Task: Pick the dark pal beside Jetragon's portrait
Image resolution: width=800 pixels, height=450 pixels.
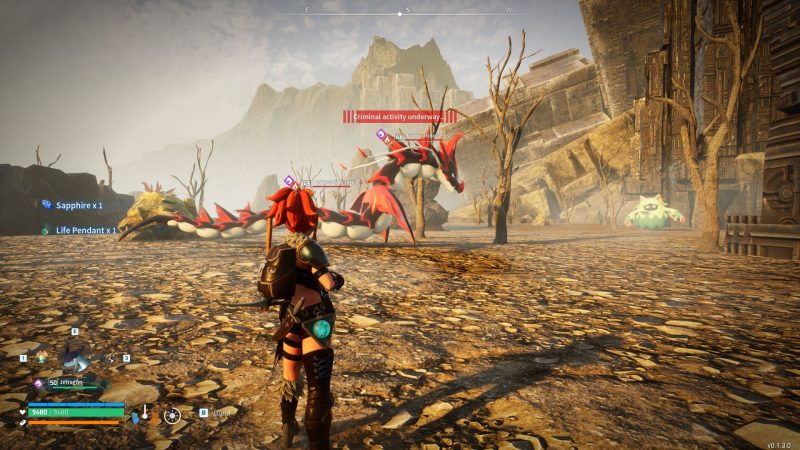Action: coord(109,357)
